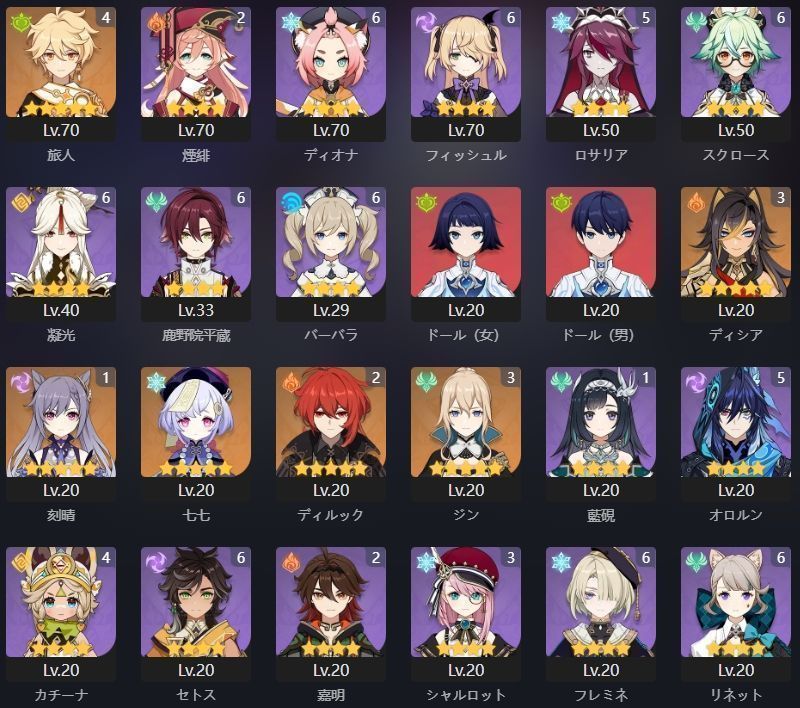Pick the カチーナ character portrait
This screenshot has width=800, height=708.
60,602
